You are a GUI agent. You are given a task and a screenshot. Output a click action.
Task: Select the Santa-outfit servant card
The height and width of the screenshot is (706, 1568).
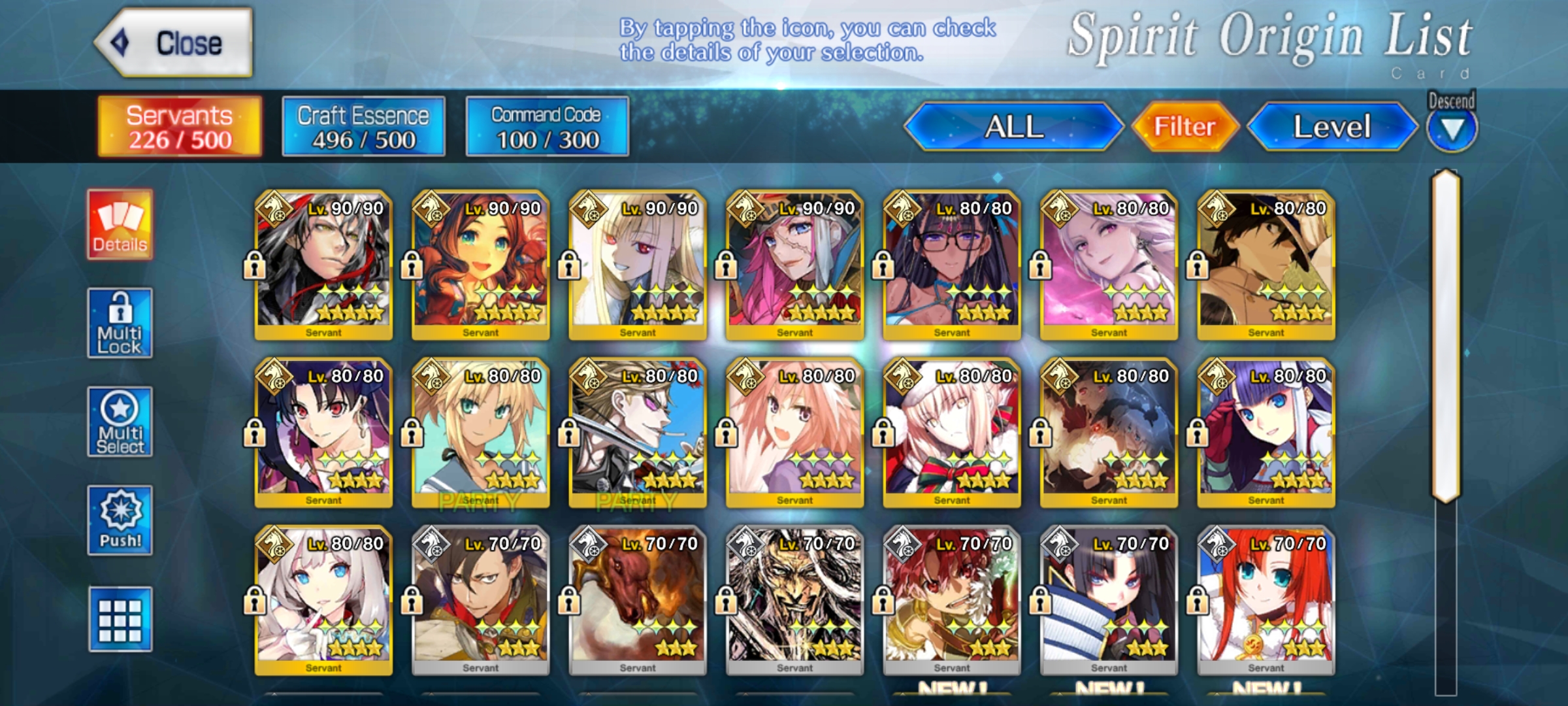click(x=951, y=433)
